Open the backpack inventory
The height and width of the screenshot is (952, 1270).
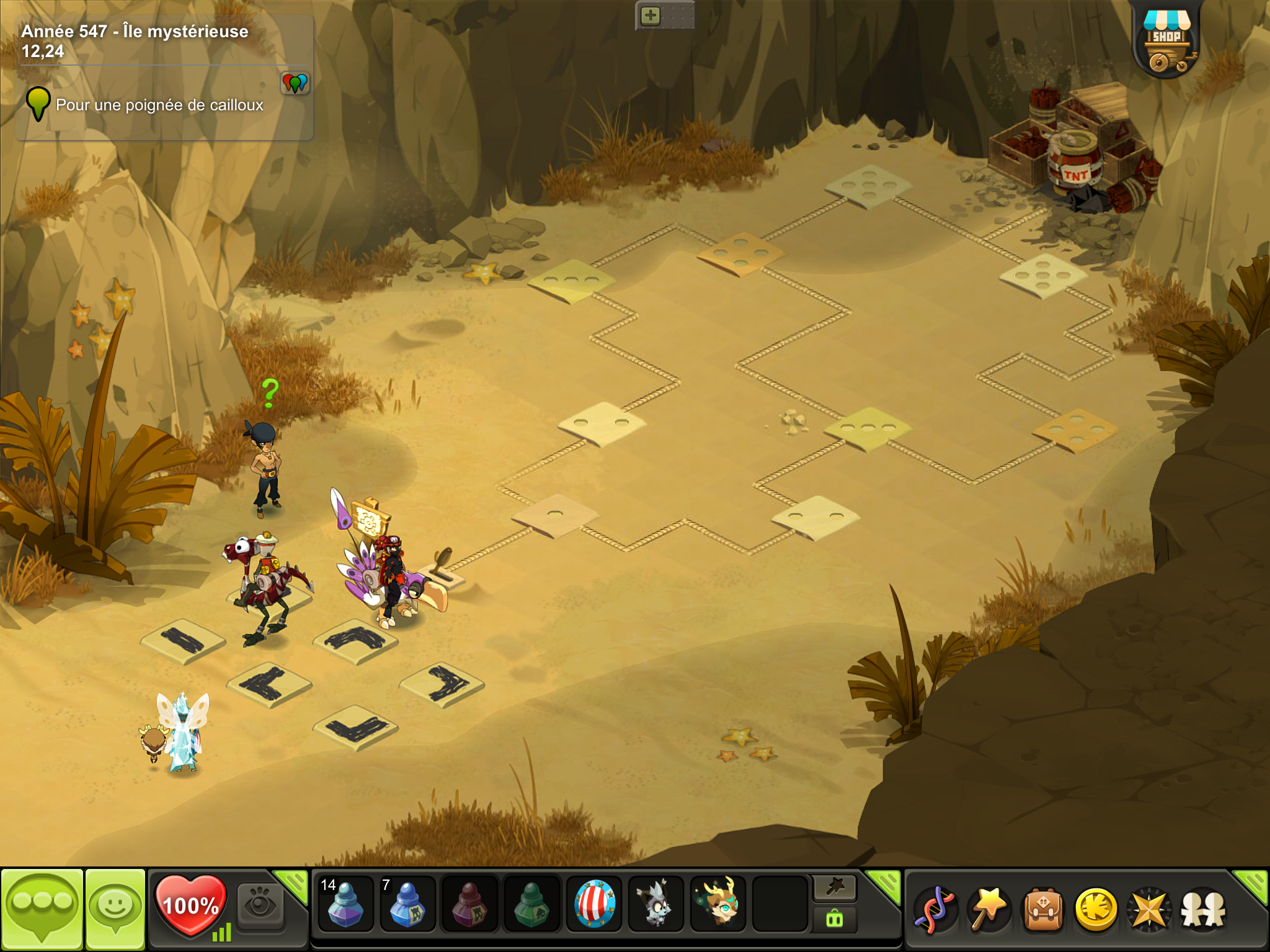1042,909
